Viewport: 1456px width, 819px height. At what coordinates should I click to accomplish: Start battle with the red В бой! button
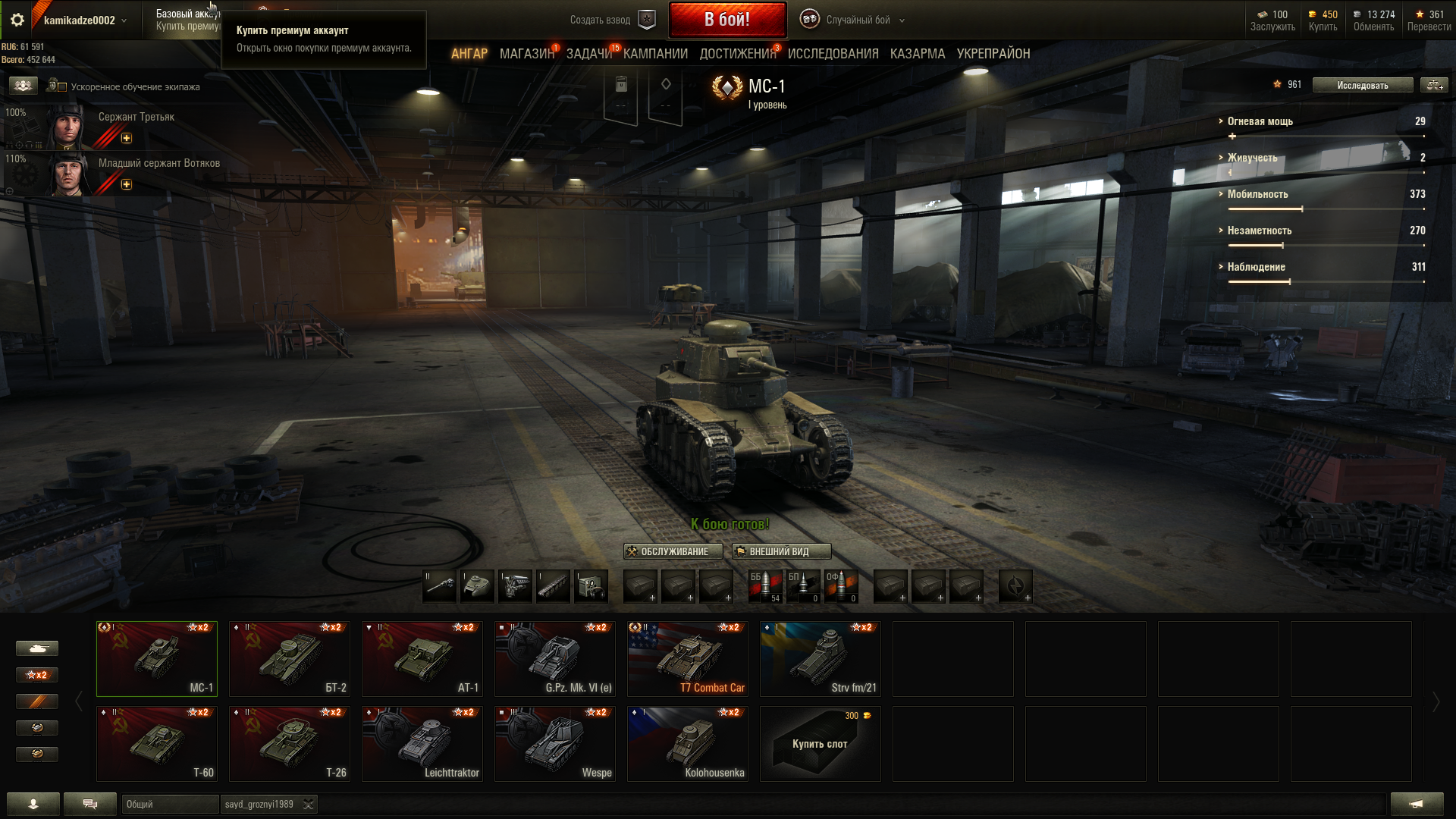[x=726, y=20]
